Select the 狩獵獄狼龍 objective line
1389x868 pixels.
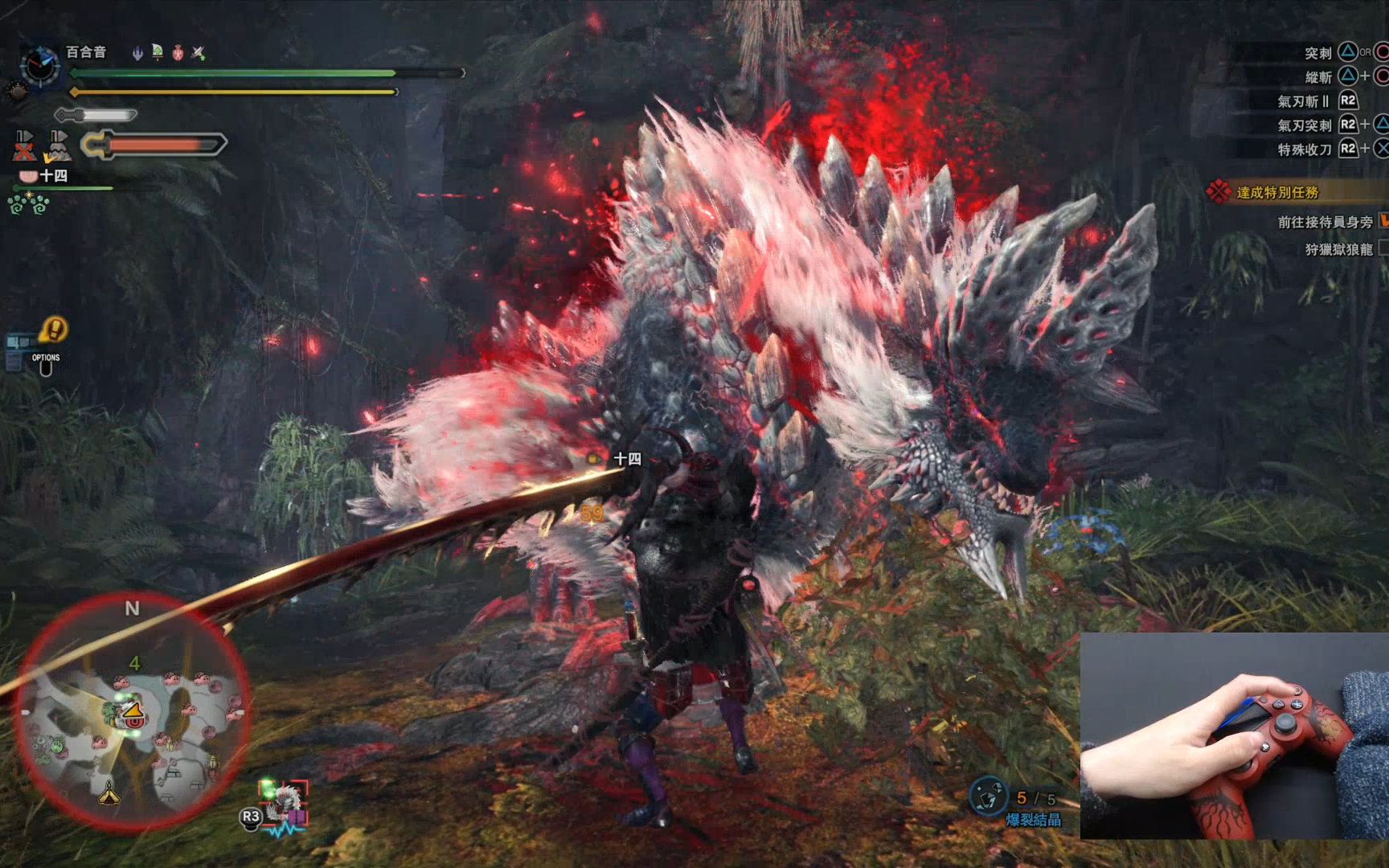(x=1338, y=249)
